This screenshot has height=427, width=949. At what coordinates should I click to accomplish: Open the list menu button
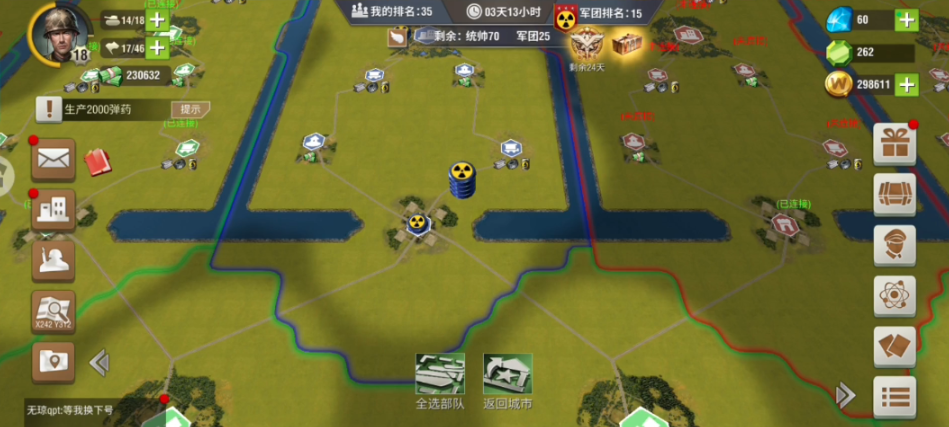894,397
